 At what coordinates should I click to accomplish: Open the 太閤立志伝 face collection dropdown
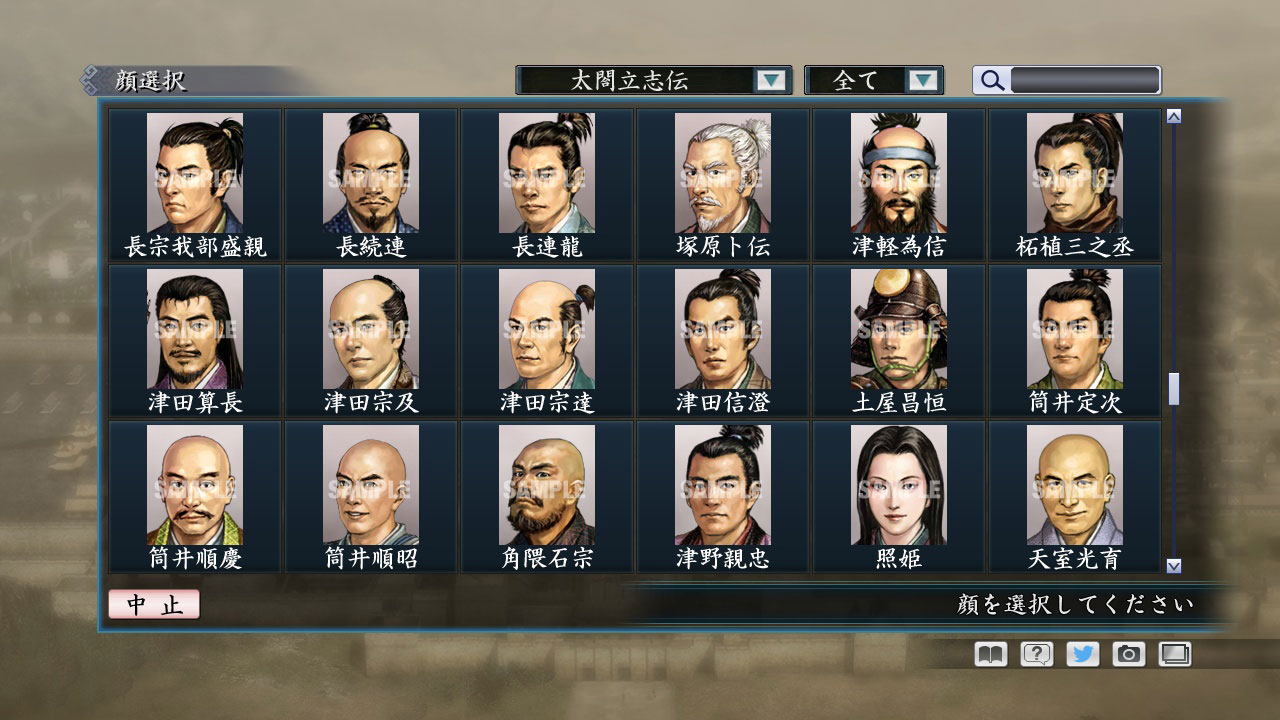[650, 80]
